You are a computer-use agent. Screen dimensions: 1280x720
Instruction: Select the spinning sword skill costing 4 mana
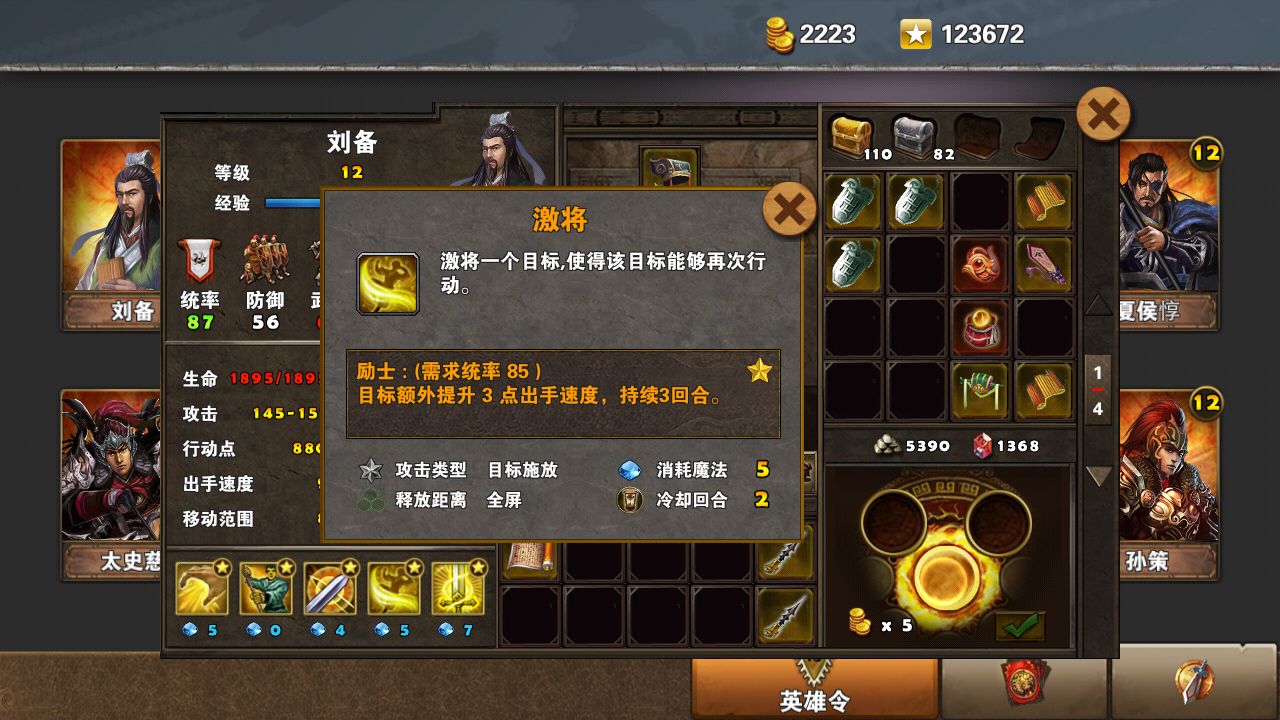coord(330,585)
